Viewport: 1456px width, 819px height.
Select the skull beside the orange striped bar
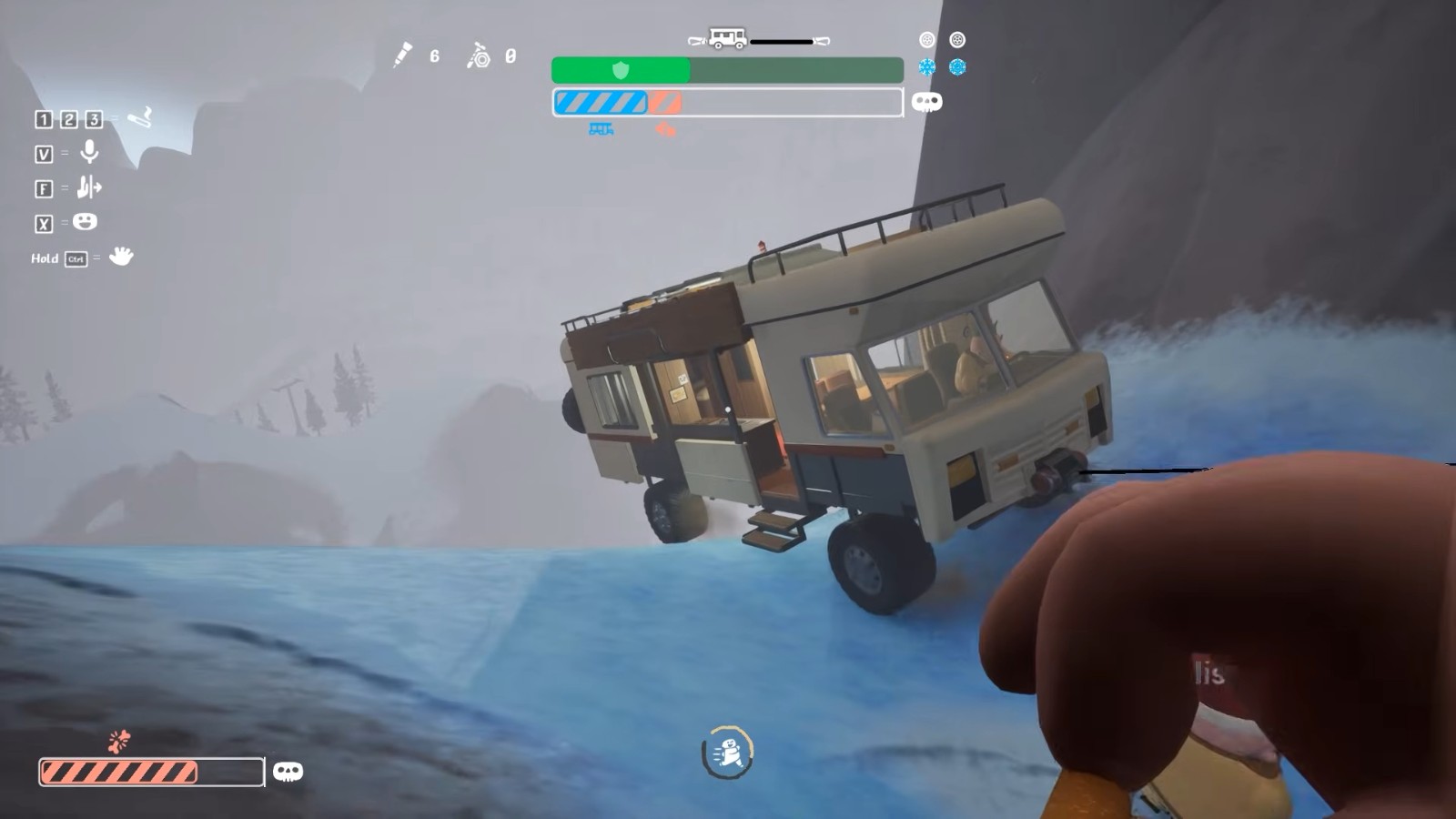288,772
